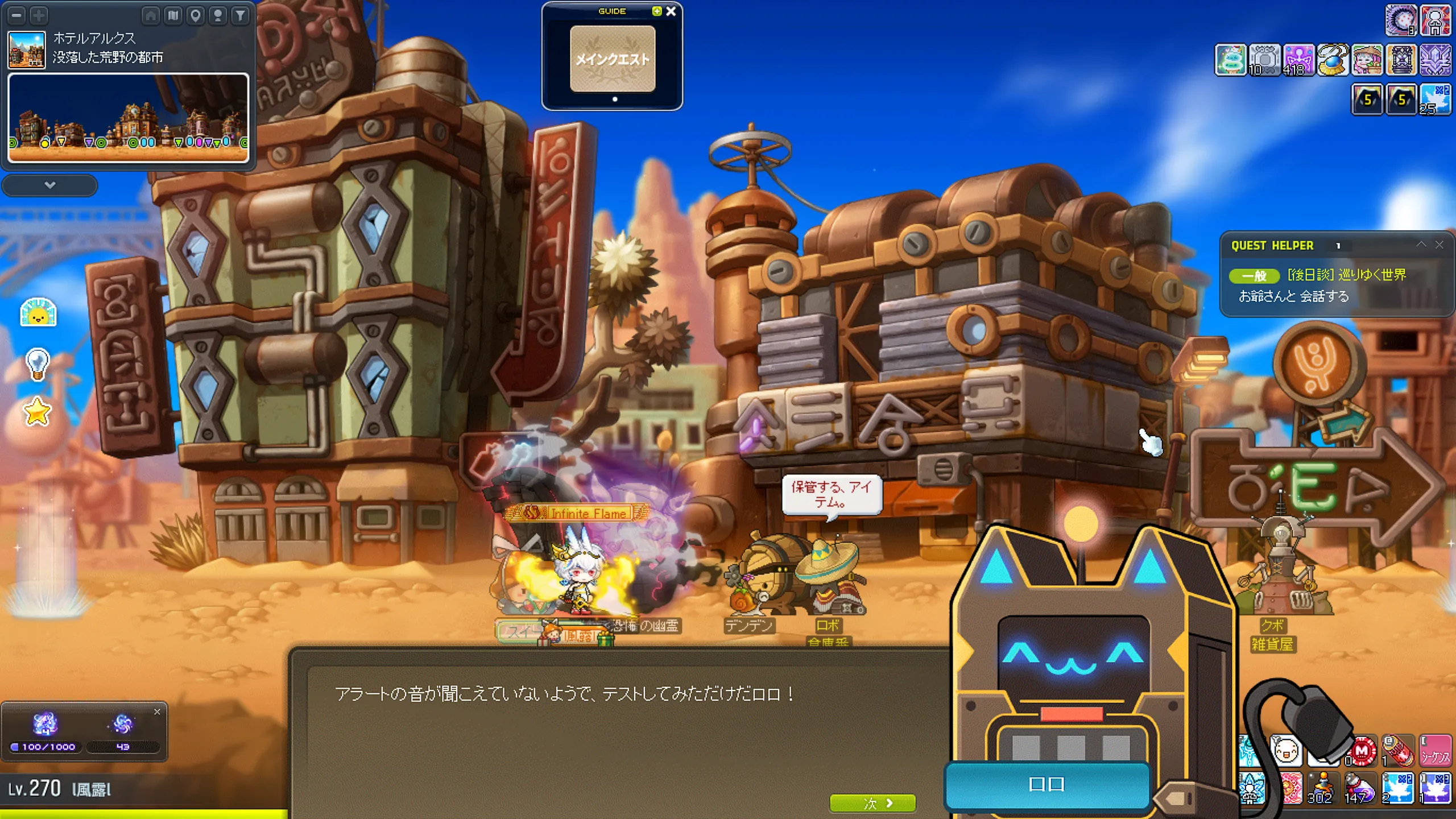Open the メインクエスト guide card
The height and width of the screenshot is (819, 1456).
pos(613,59)
